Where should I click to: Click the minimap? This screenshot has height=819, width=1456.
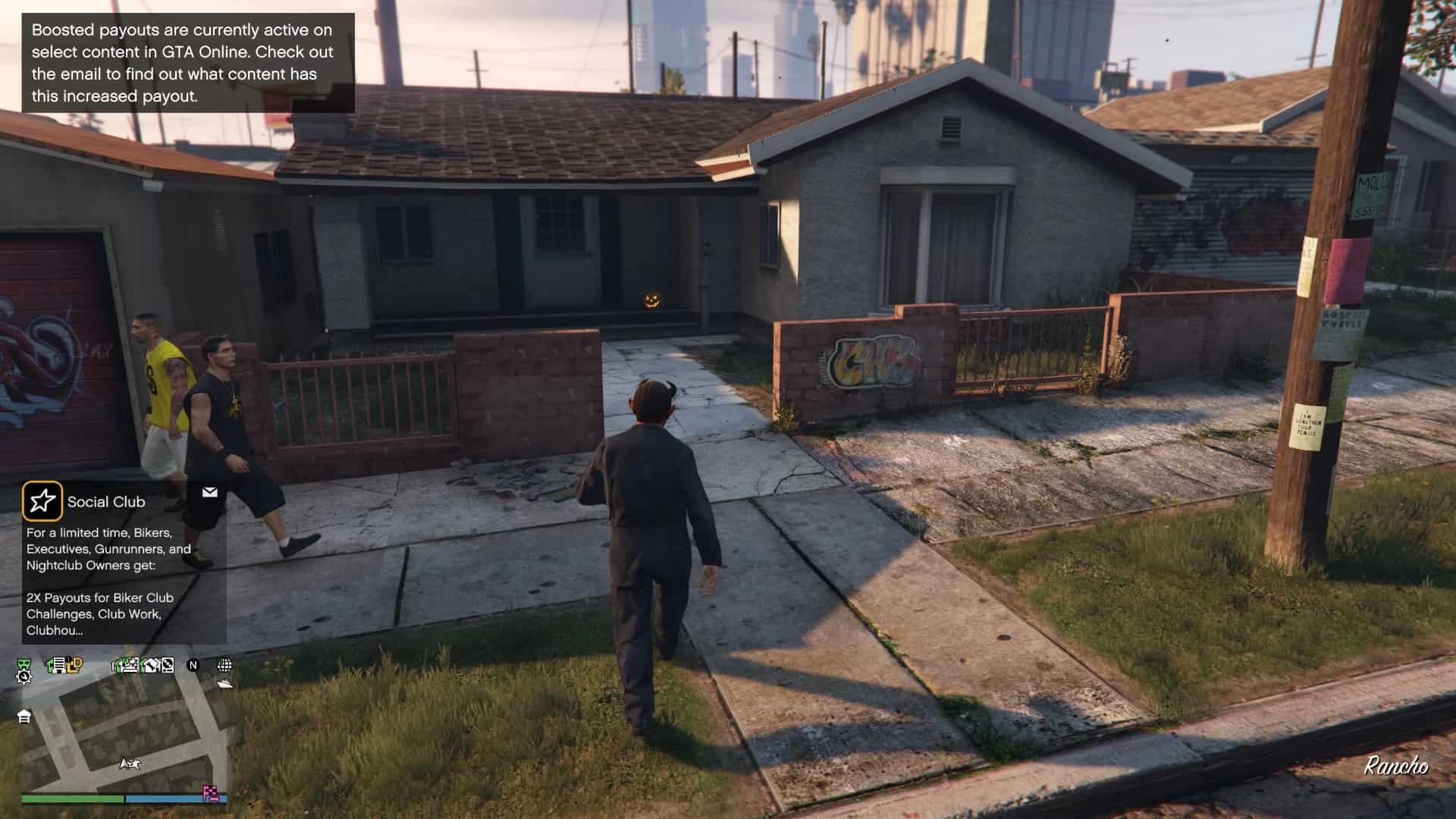[125, 728]
